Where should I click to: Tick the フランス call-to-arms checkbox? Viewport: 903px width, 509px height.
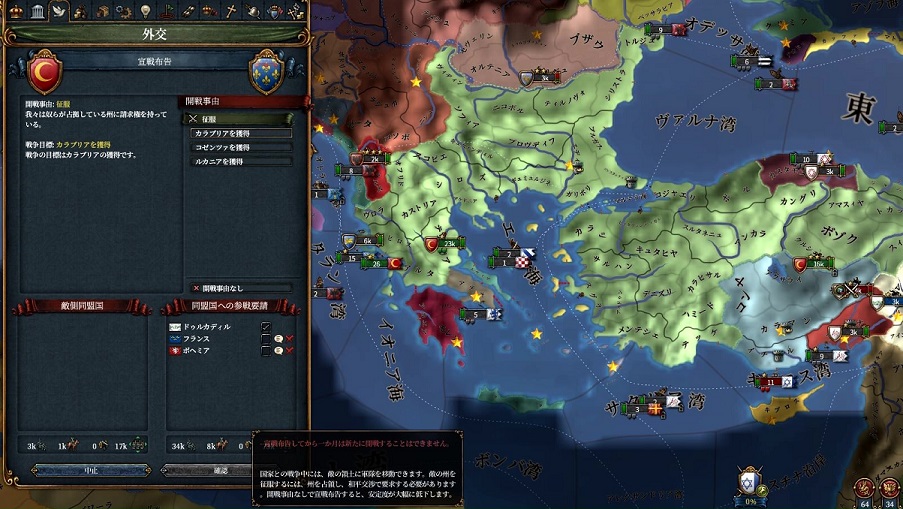265,338
